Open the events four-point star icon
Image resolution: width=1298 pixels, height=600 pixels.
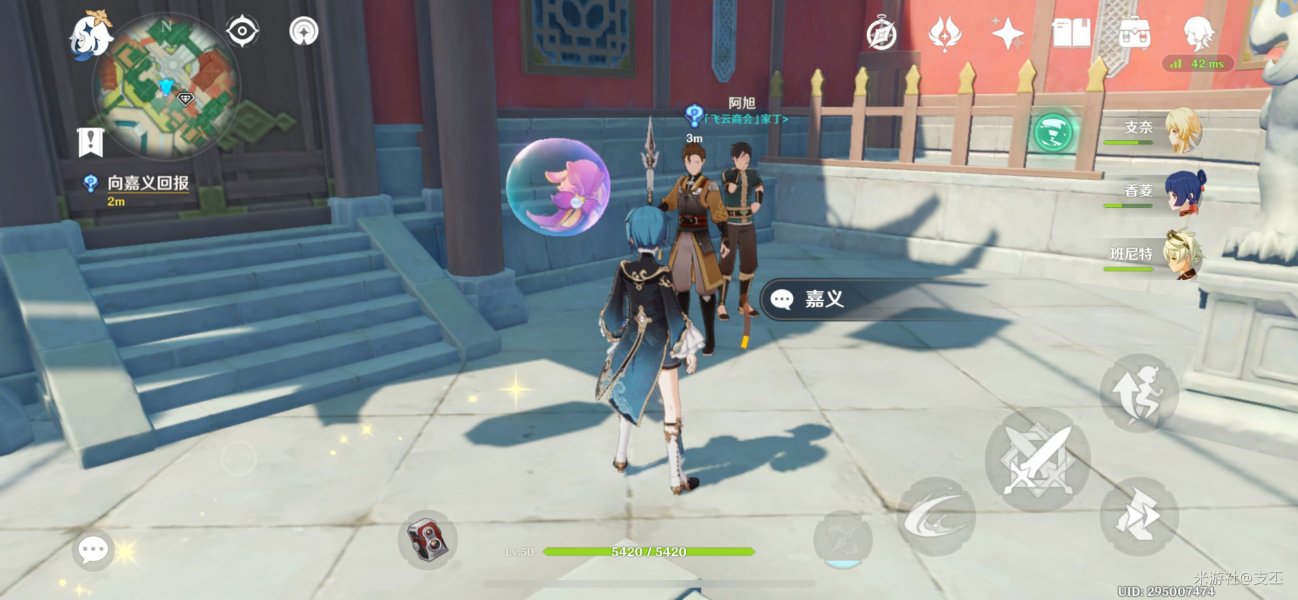coord(1007,34)
